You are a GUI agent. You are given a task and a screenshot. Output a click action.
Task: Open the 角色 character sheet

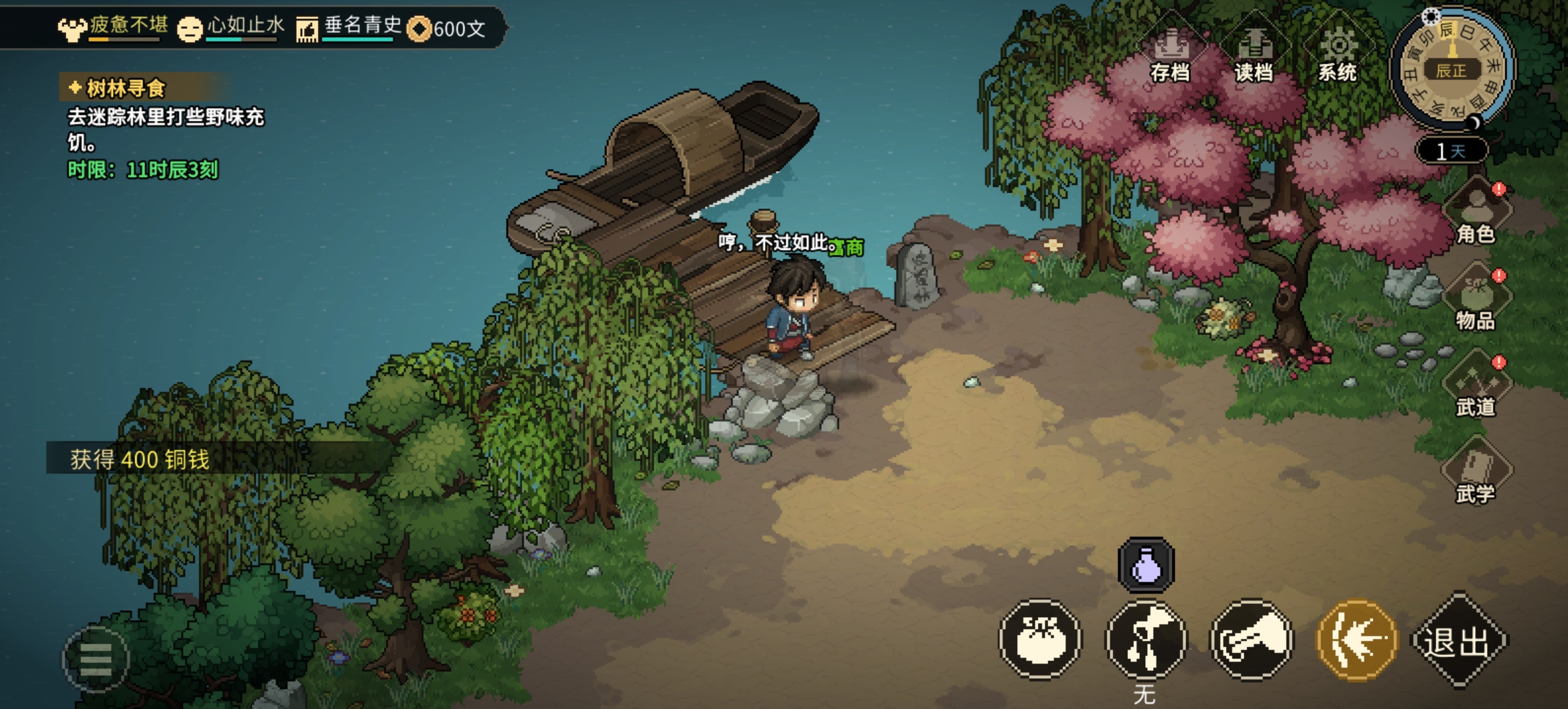click(1476, 214)
